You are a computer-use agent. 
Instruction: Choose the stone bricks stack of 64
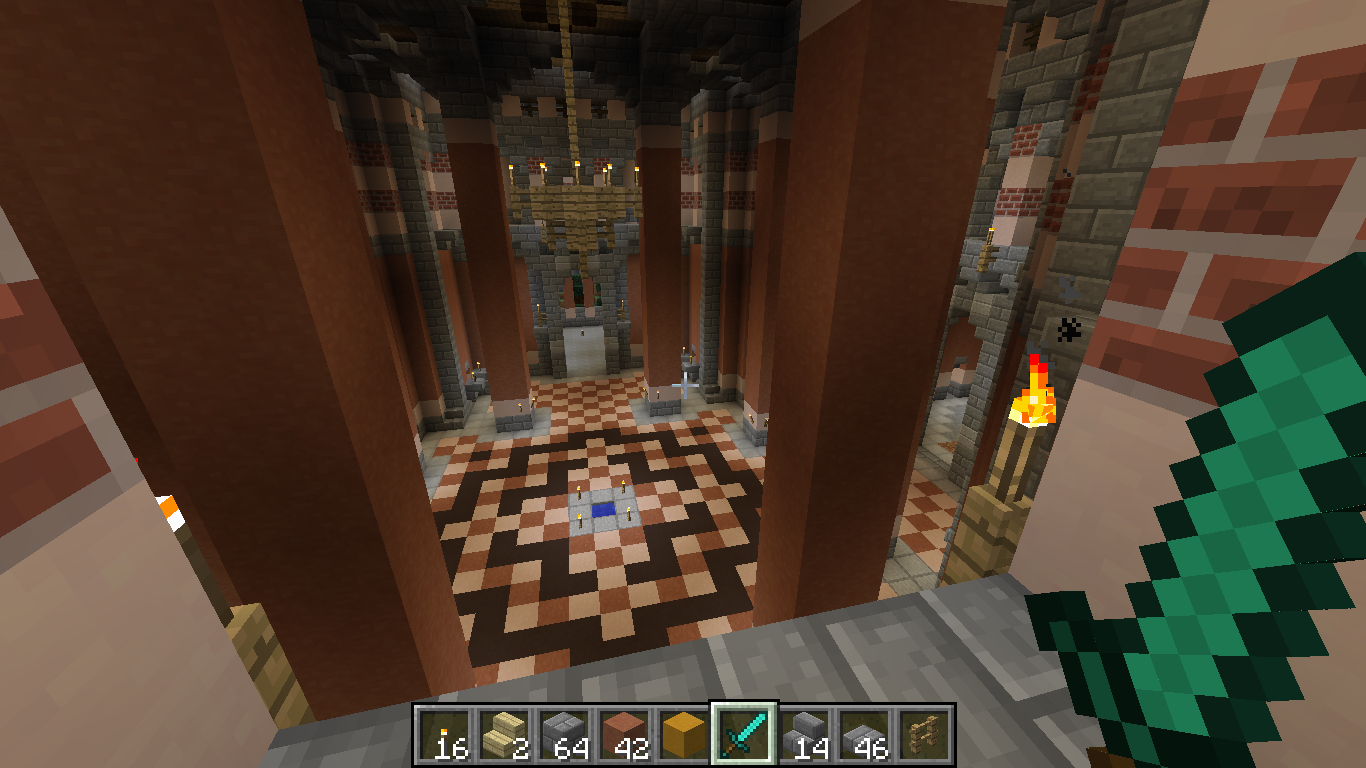564,733
